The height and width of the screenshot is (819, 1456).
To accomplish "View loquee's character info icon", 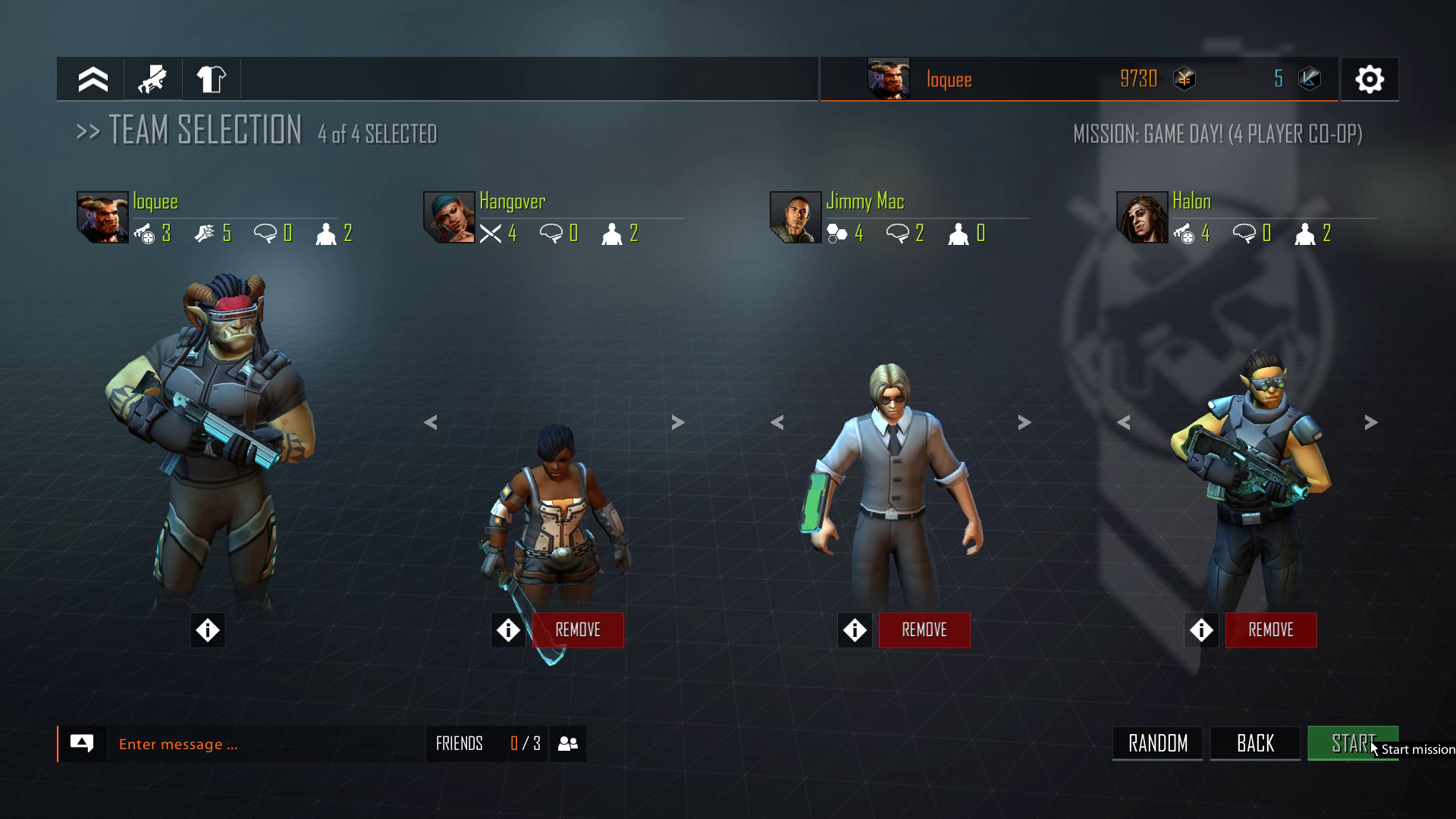I will click(x=207, y=629).
